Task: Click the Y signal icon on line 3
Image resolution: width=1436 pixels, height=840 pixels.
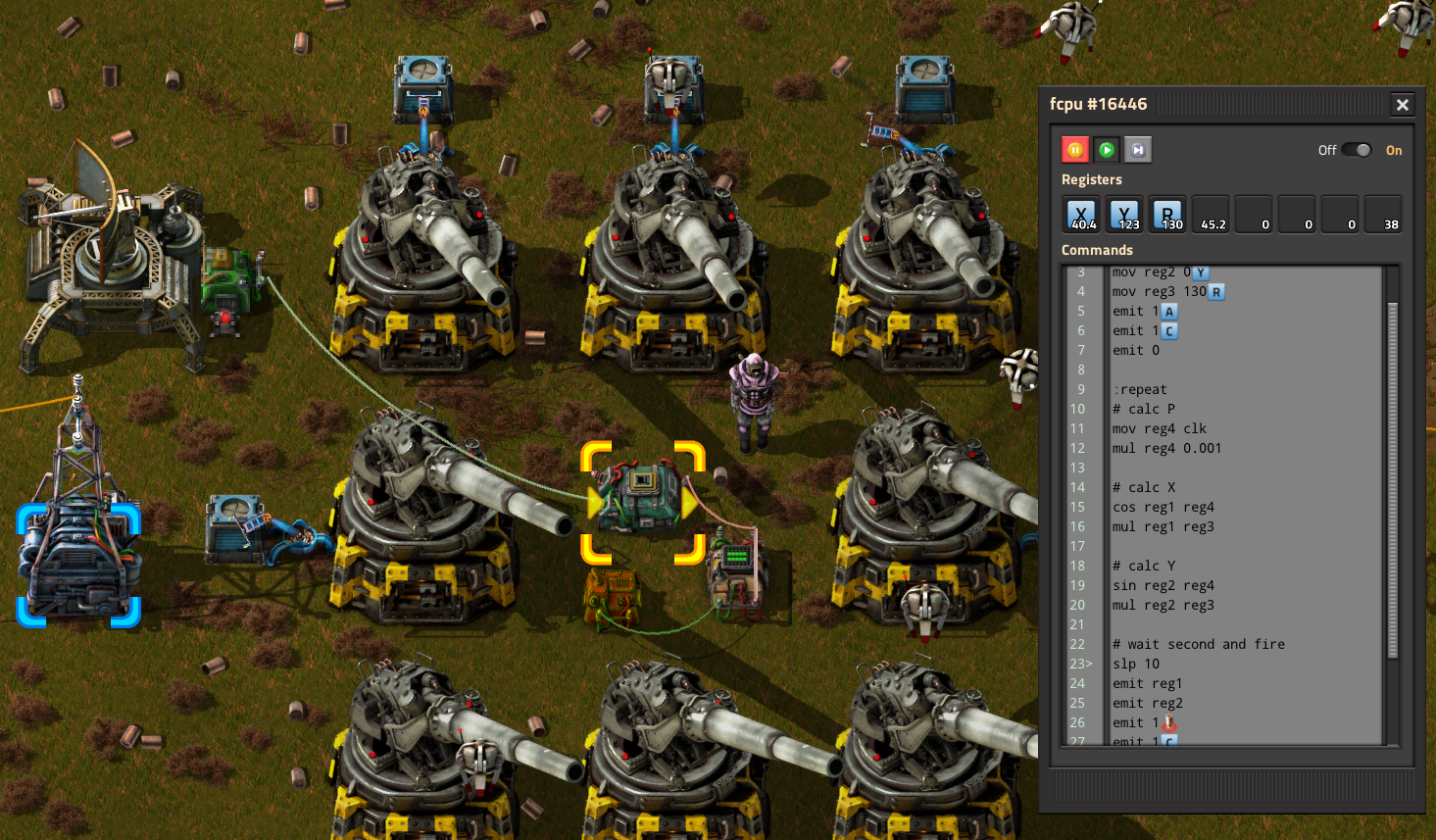Action: point(1201,272)
